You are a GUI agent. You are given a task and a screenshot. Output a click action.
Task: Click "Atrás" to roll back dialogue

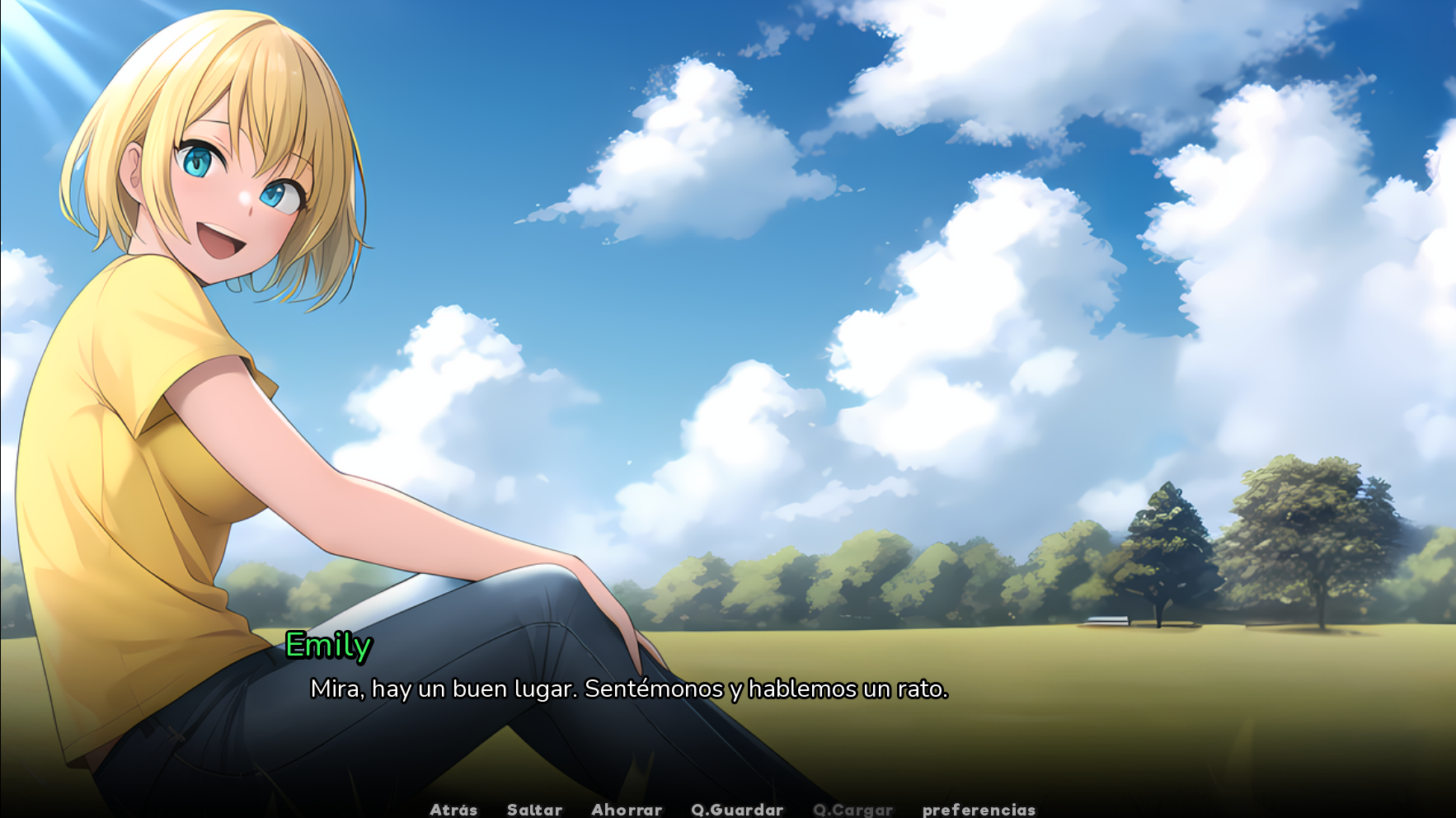coord(453,810)
